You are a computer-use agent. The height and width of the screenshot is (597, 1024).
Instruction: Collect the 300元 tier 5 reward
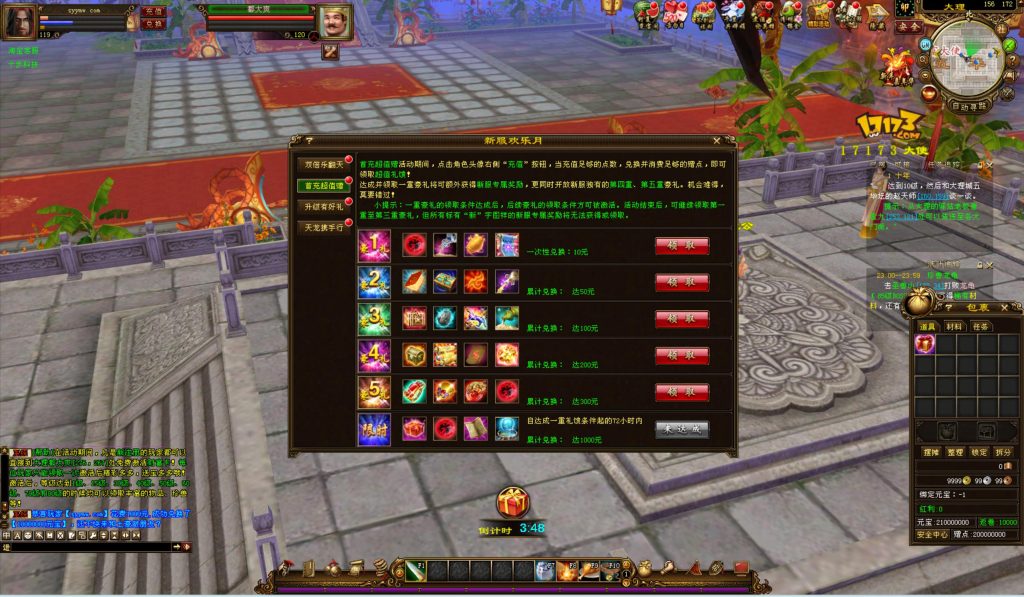click(682, 392)
